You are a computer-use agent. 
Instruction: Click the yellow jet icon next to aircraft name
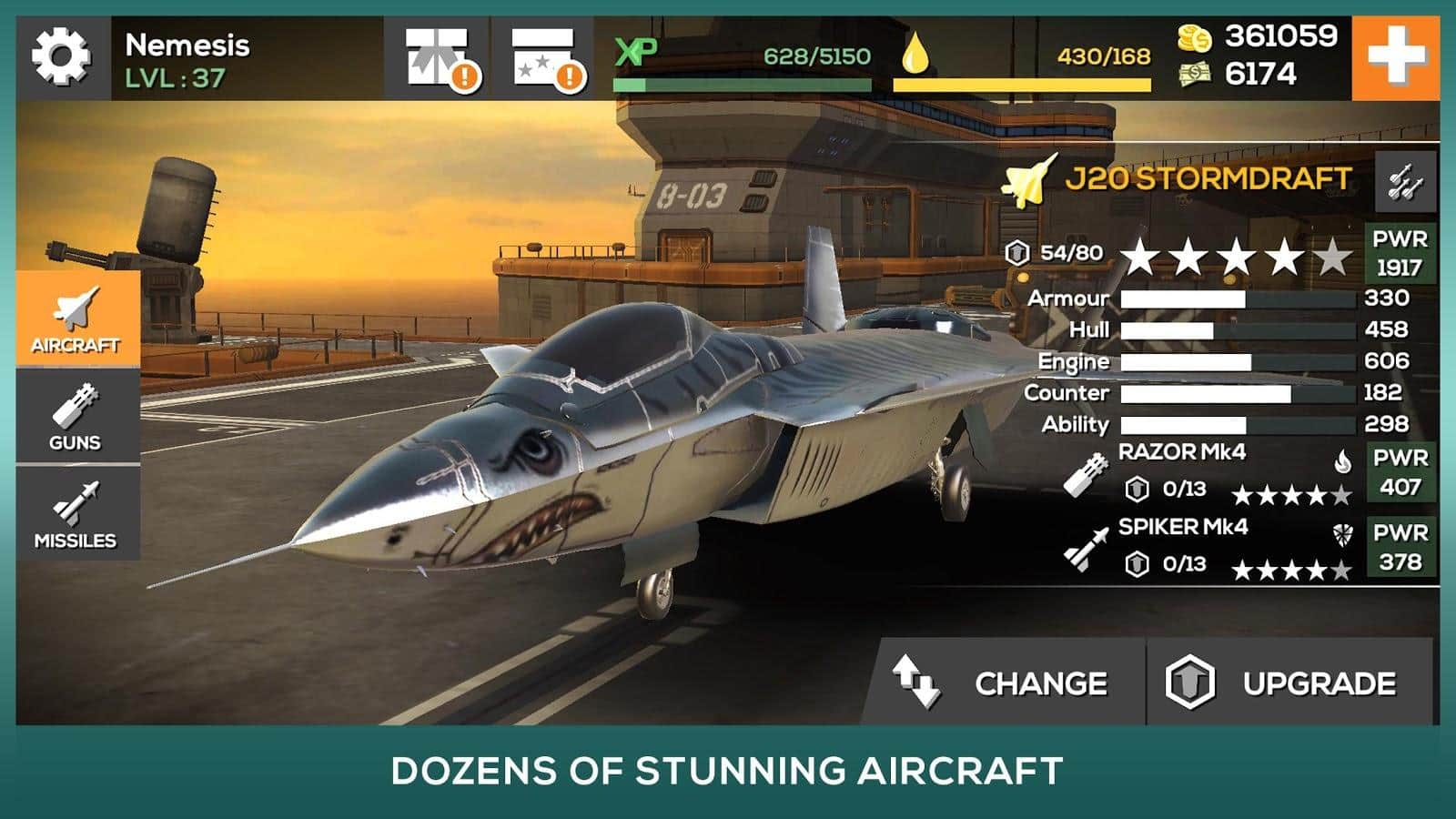(1027, 181)
